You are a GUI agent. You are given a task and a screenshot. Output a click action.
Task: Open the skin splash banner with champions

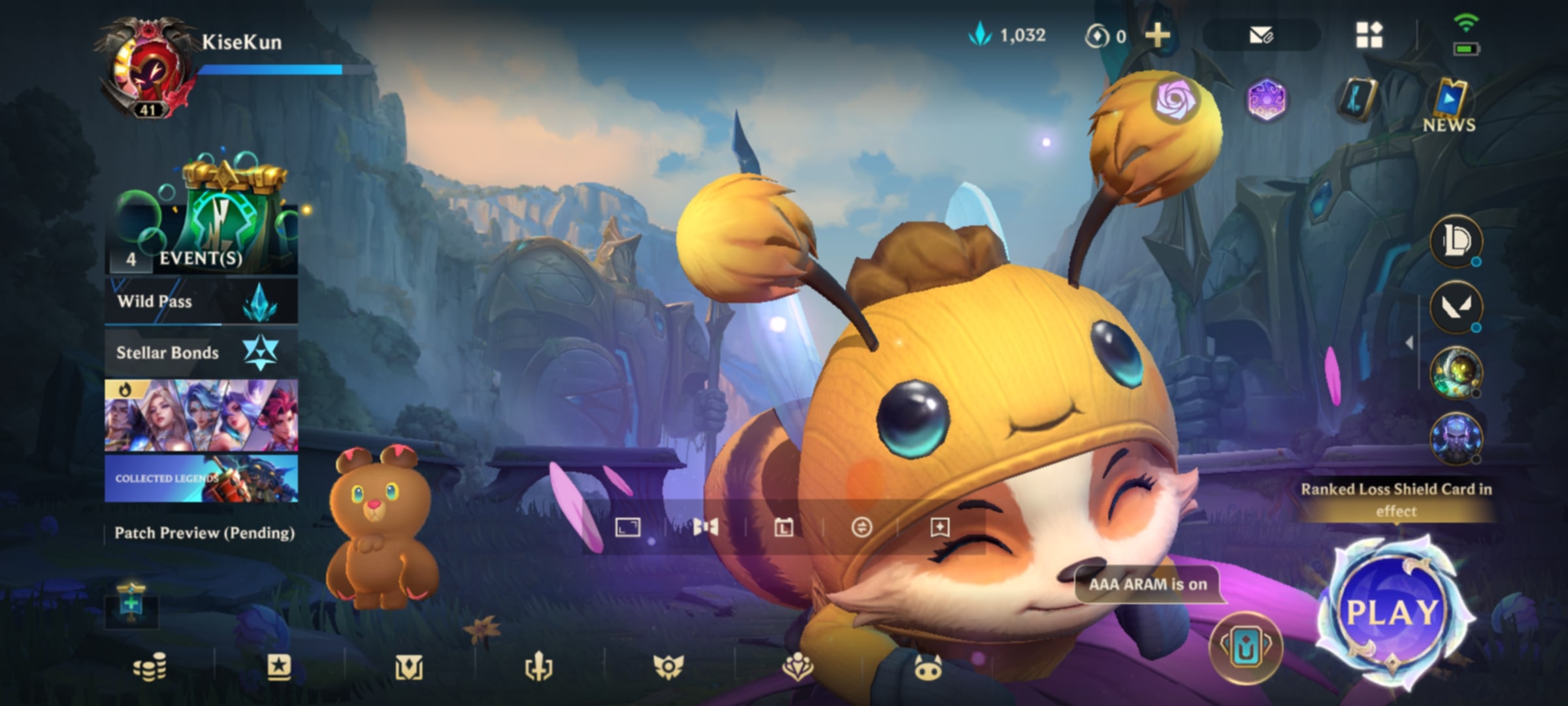201,416
